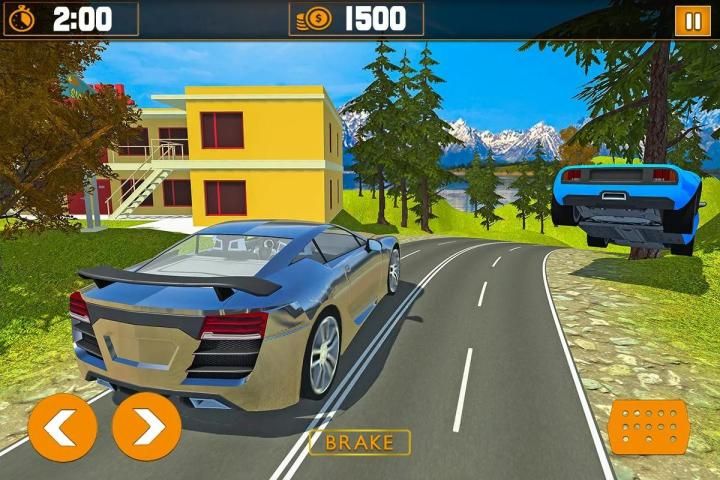Pause the game with the orange button
Image resolution: width=720 pixels, height=480 pixels.
[691, 20]
